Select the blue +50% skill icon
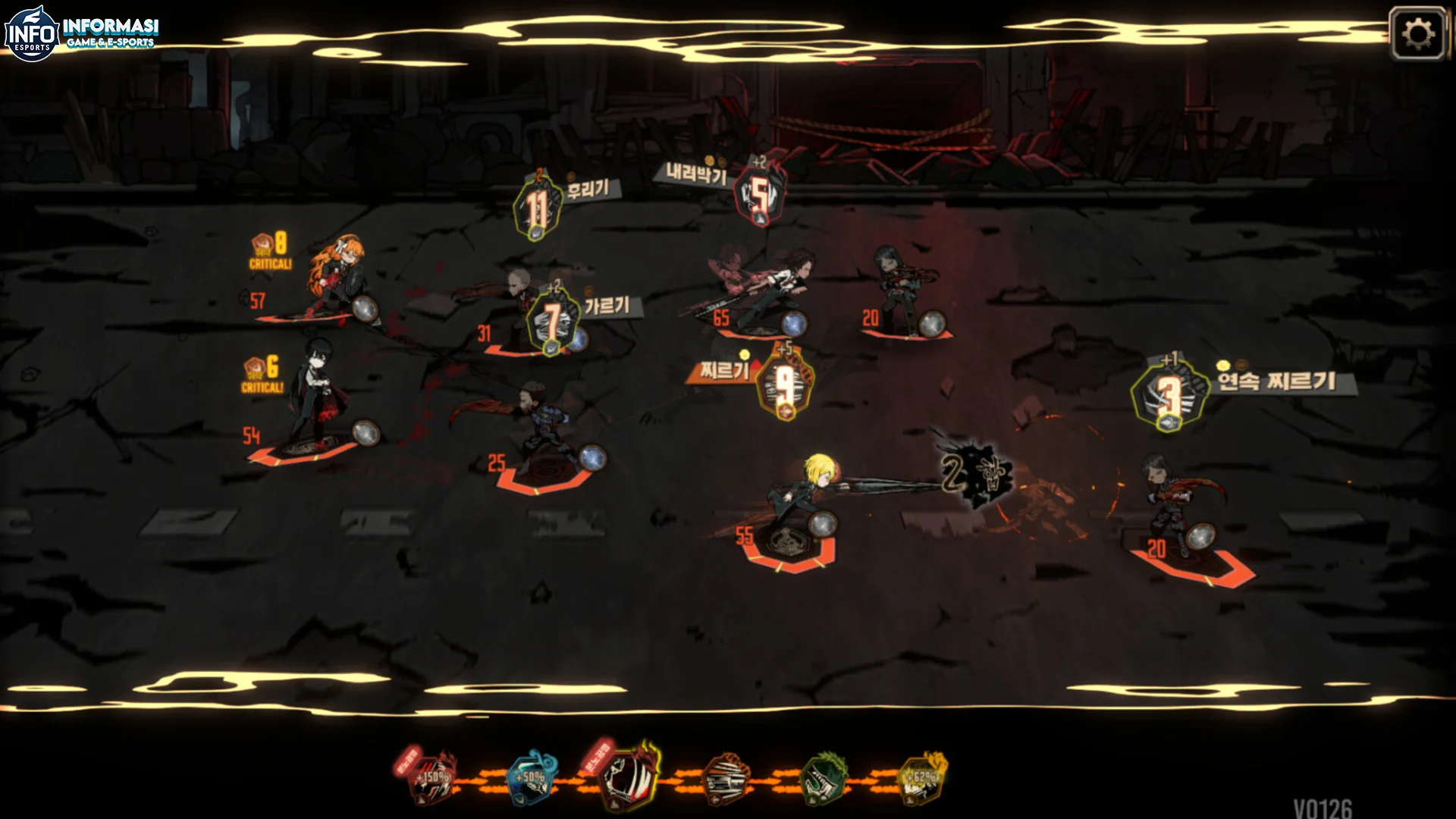Screen dimensions: 1456x819 click(x=532, y=779)
